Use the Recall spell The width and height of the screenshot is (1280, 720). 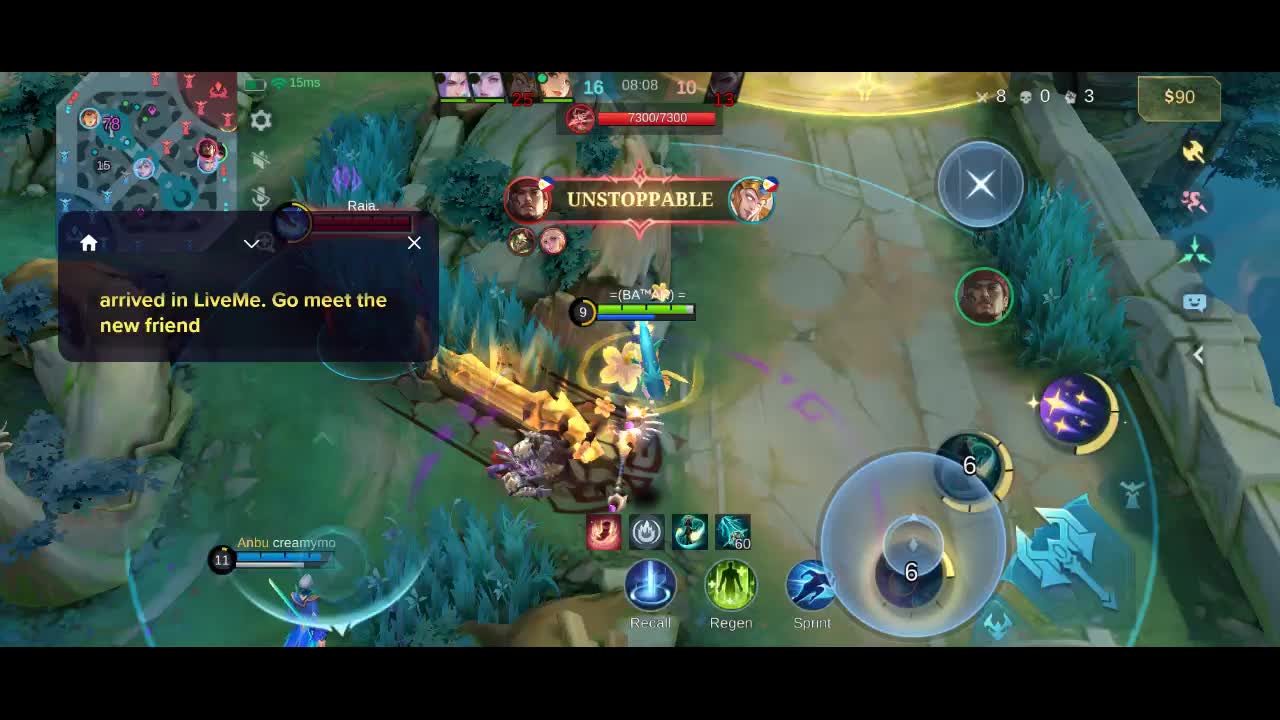(x=650, y=586)
